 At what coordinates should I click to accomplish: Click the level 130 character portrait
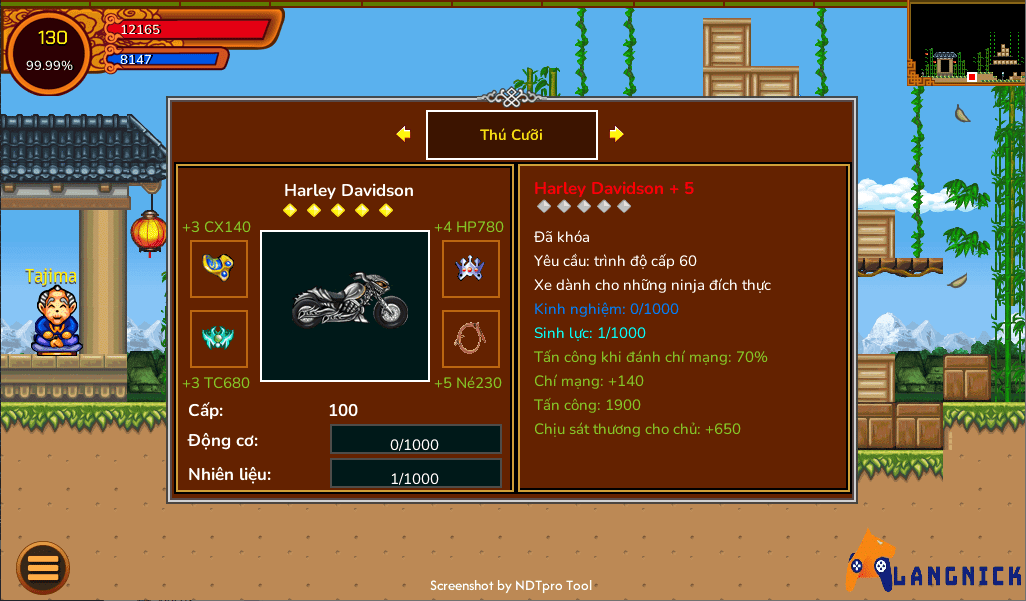click(50, 51)
